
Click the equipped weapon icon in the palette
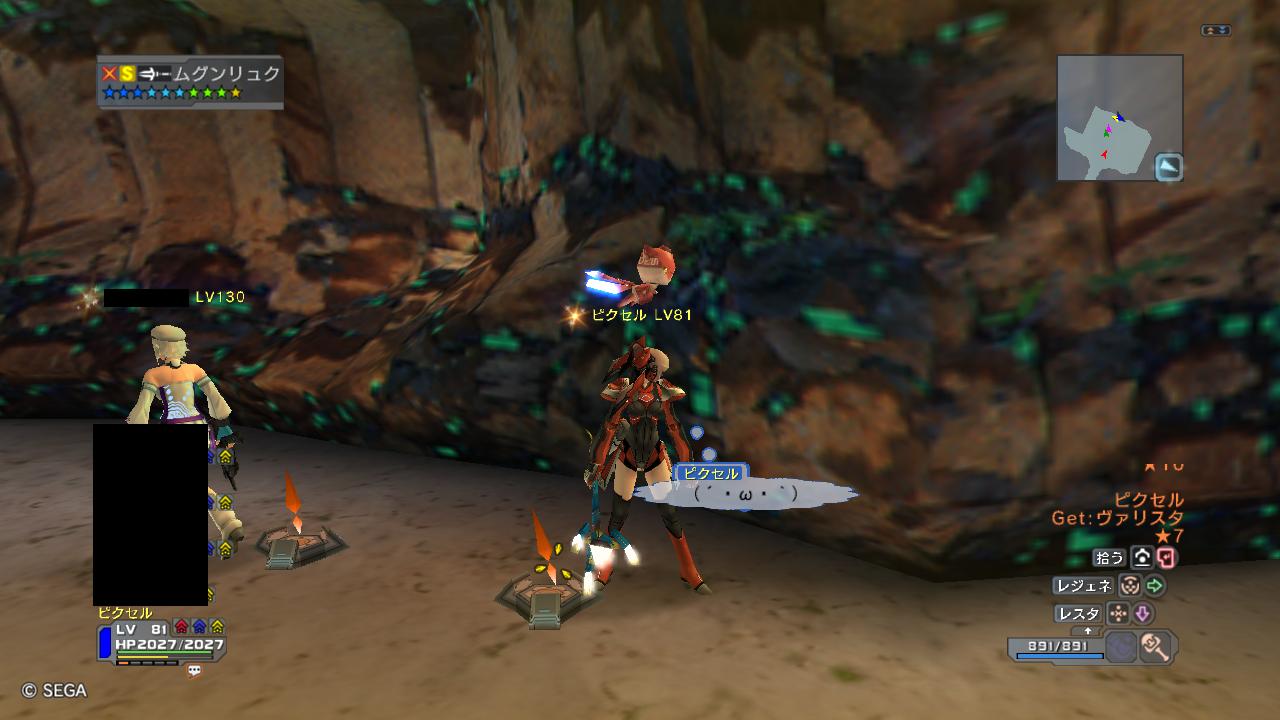(1155, 648)
